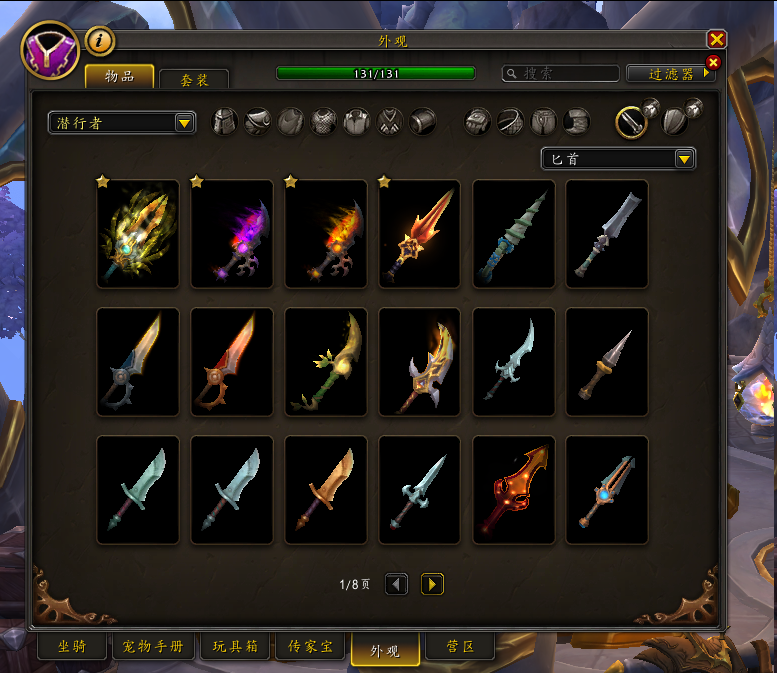This screenshot has width=777, height=673.
Task: Go to the previous appearance page
Action: [397, 584]
